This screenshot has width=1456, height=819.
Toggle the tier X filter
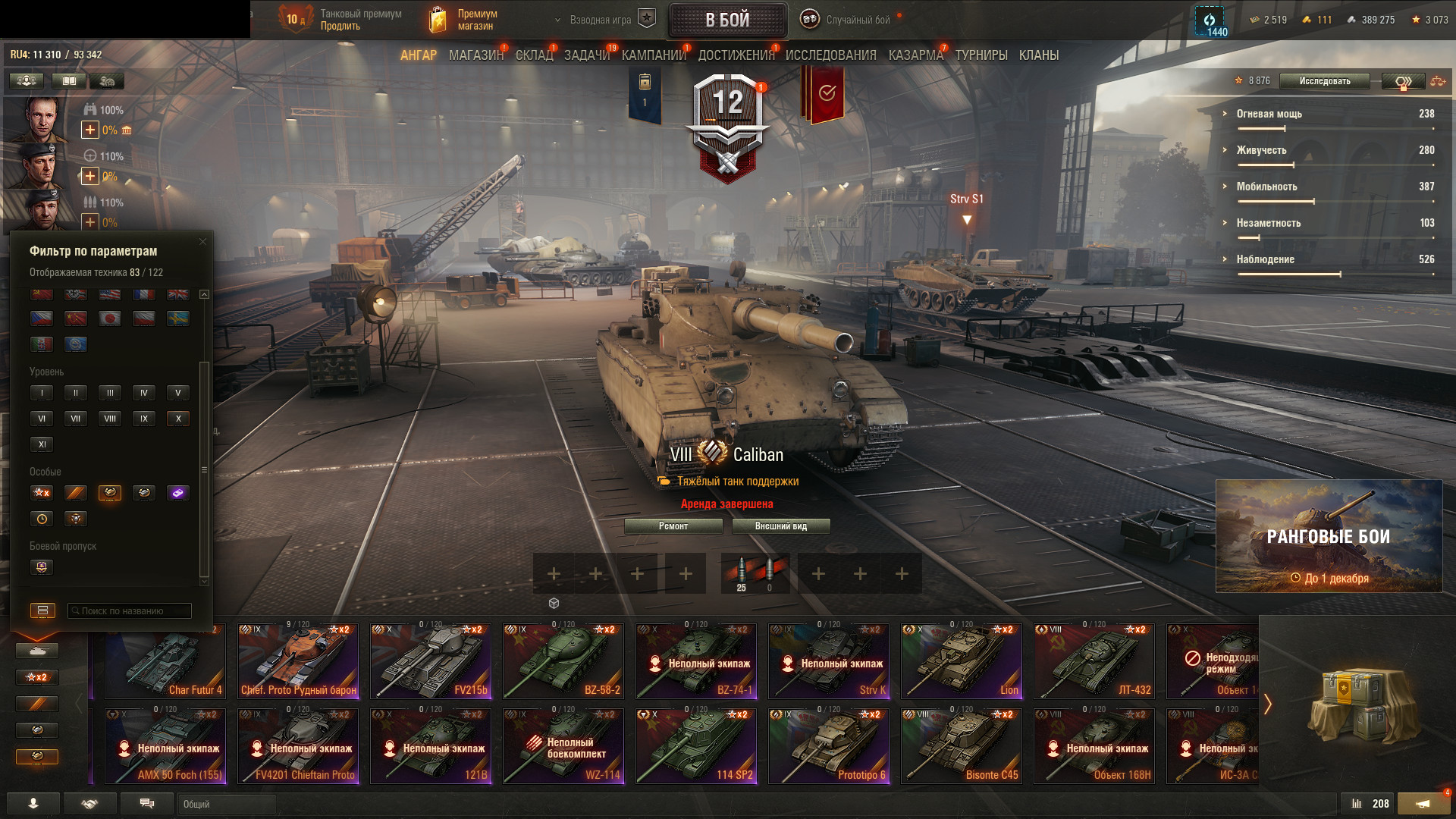coord(178,419)
